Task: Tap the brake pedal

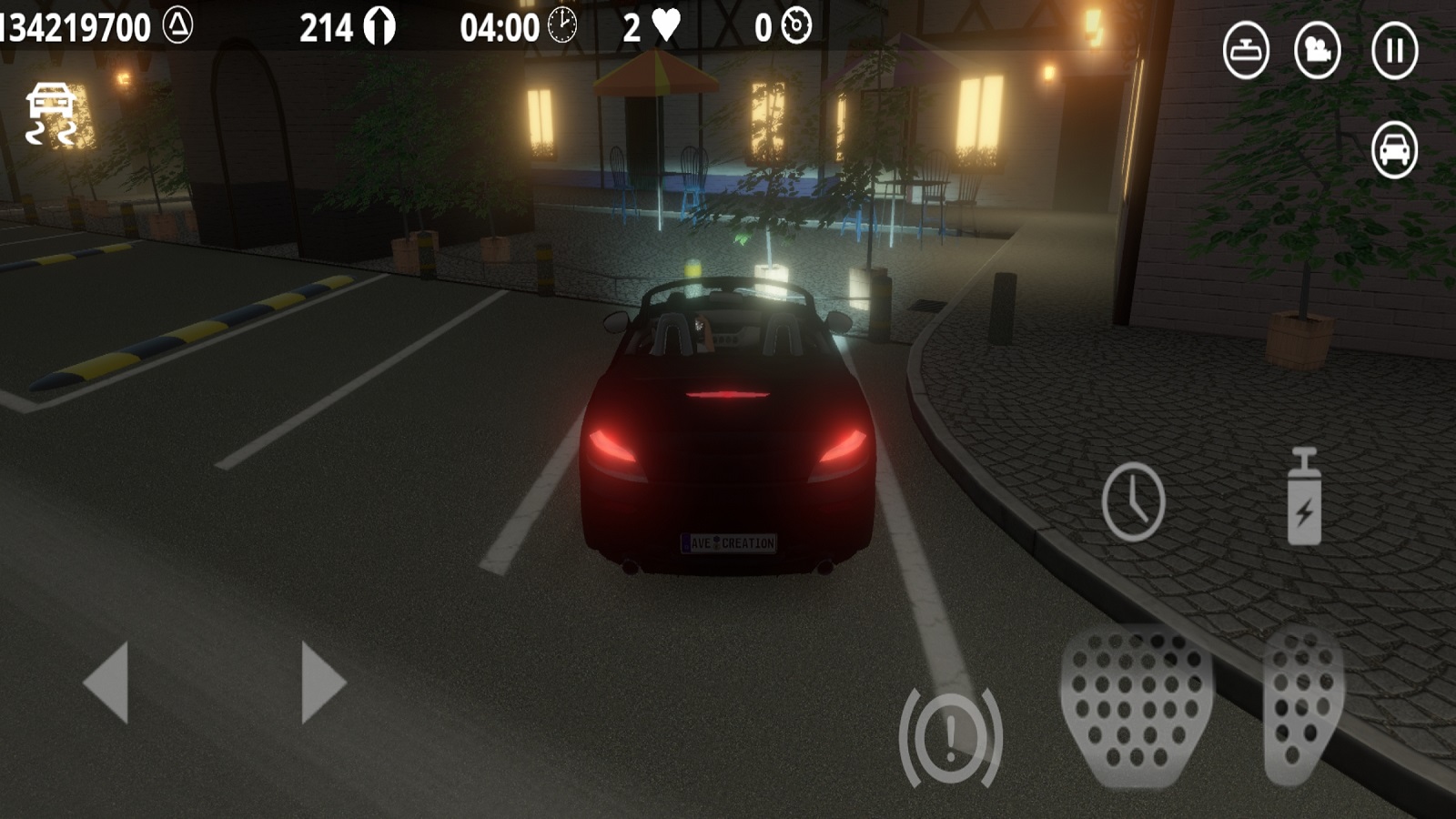Action: pos(1136,707)
